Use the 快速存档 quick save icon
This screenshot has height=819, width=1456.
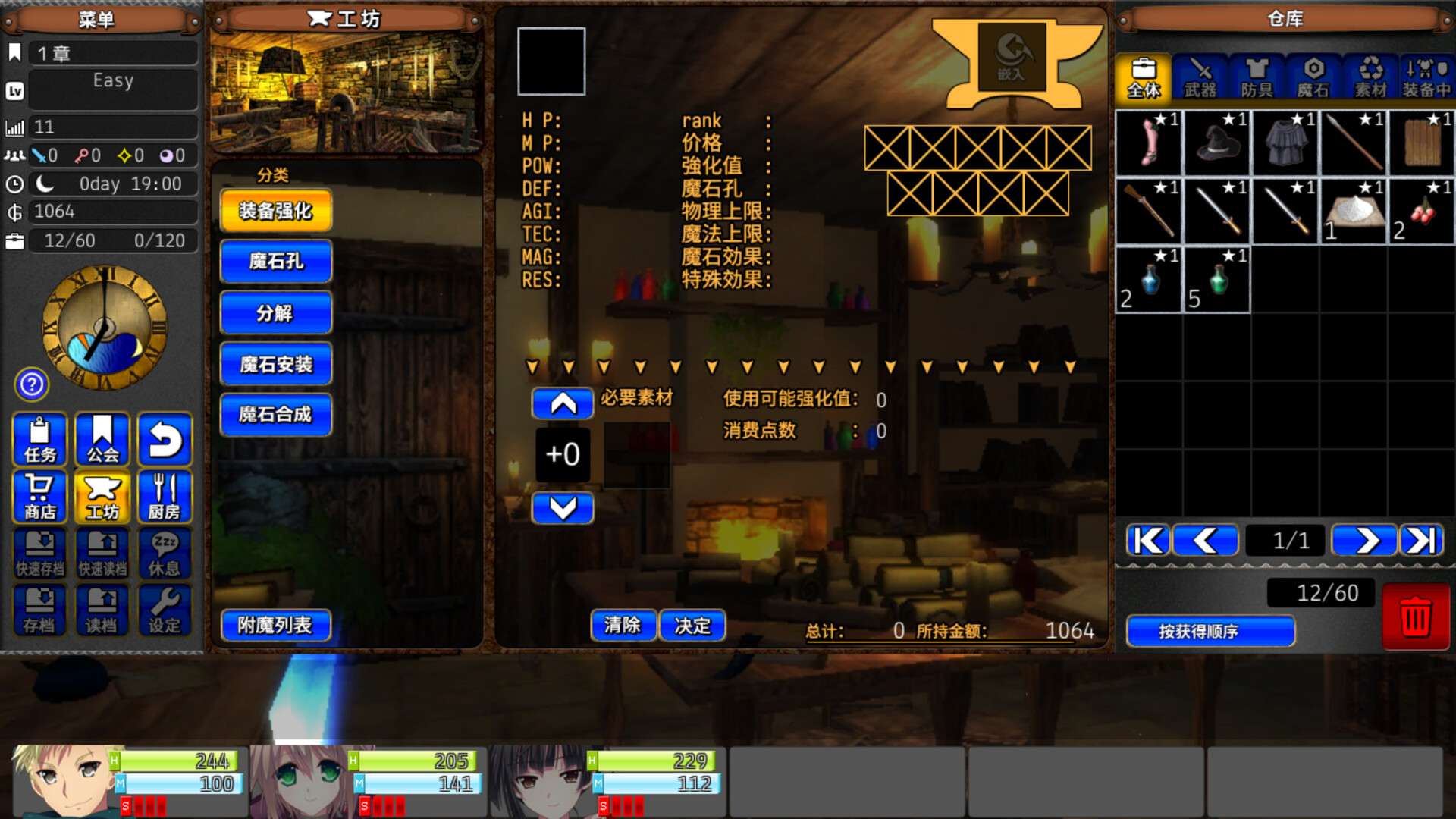pyautogui.click(x=39, y=553)
